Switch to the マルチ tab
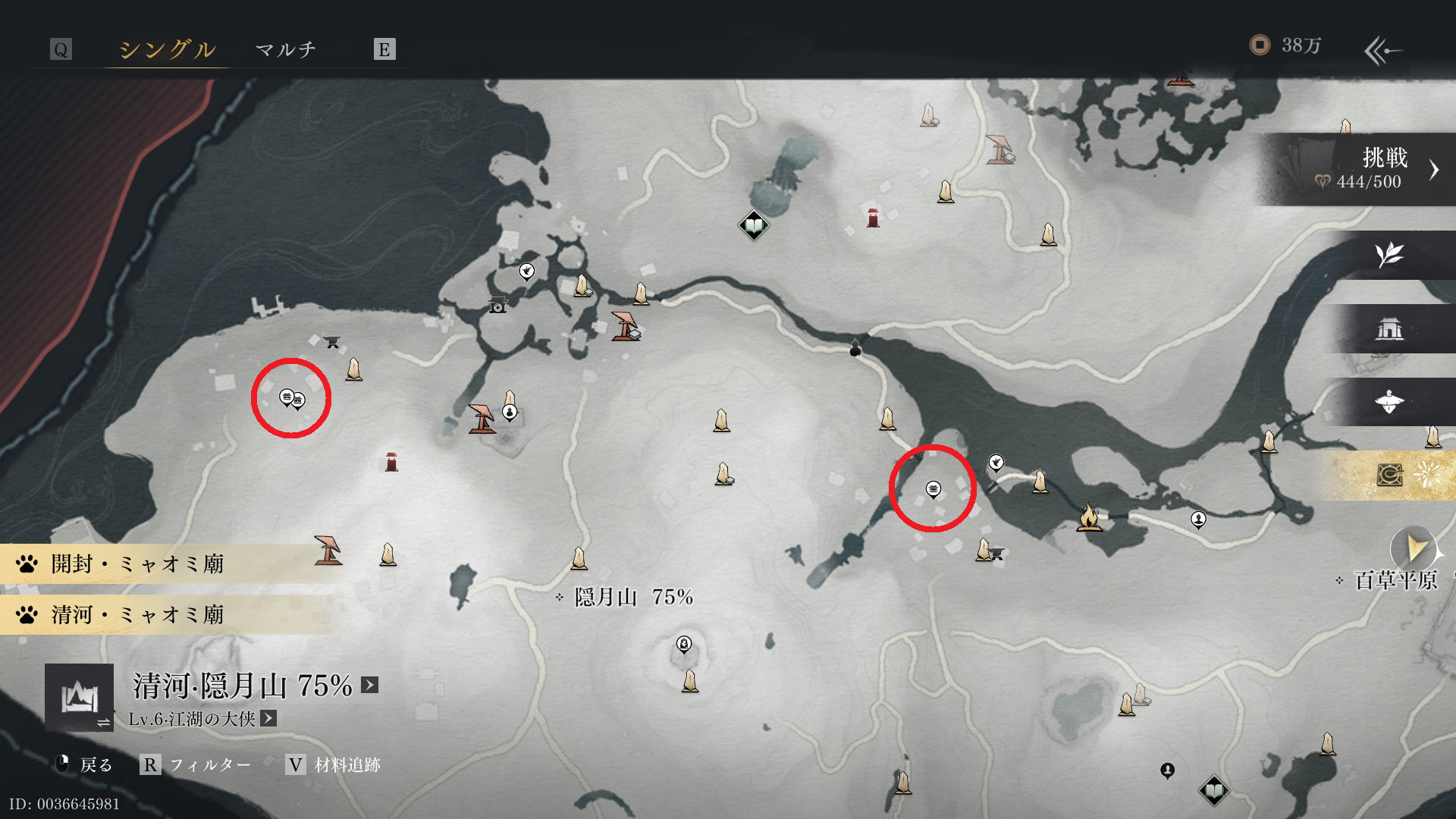This screenshot has width=1456, height=819. pyautogui.click(x=285, y=49)
